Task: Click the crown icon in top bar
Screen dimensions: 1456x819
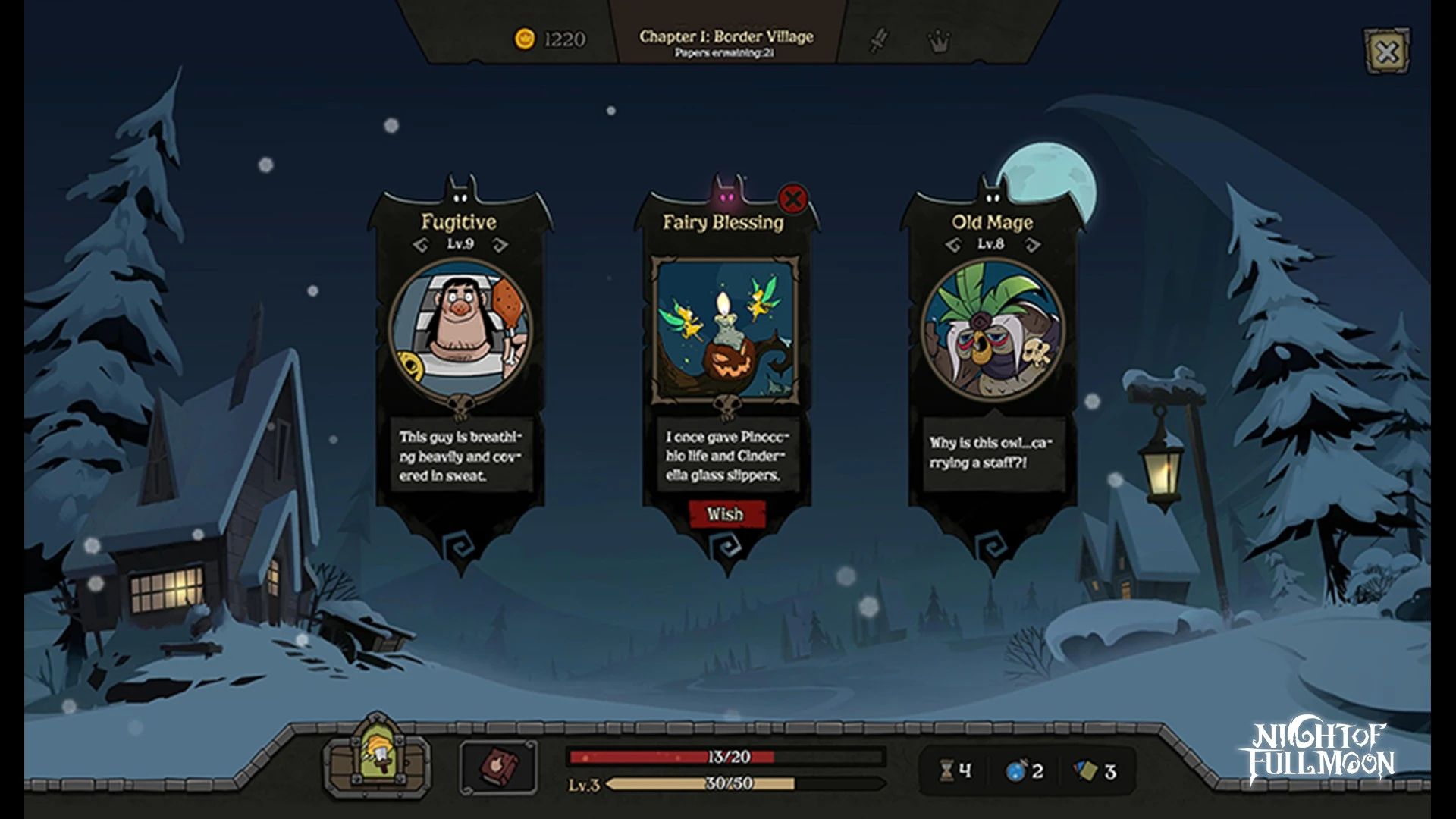Action: [x=939, y=41]
